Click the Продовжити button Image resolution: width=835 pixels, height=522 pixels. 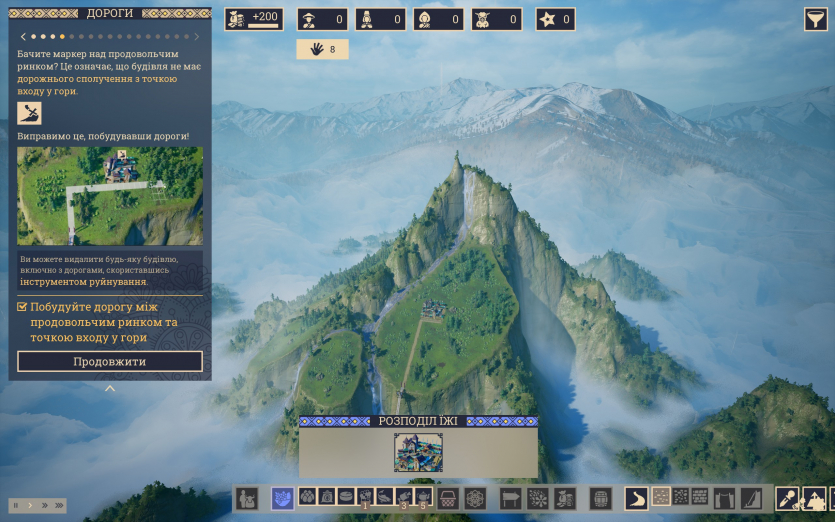click(x=110, y=361)
